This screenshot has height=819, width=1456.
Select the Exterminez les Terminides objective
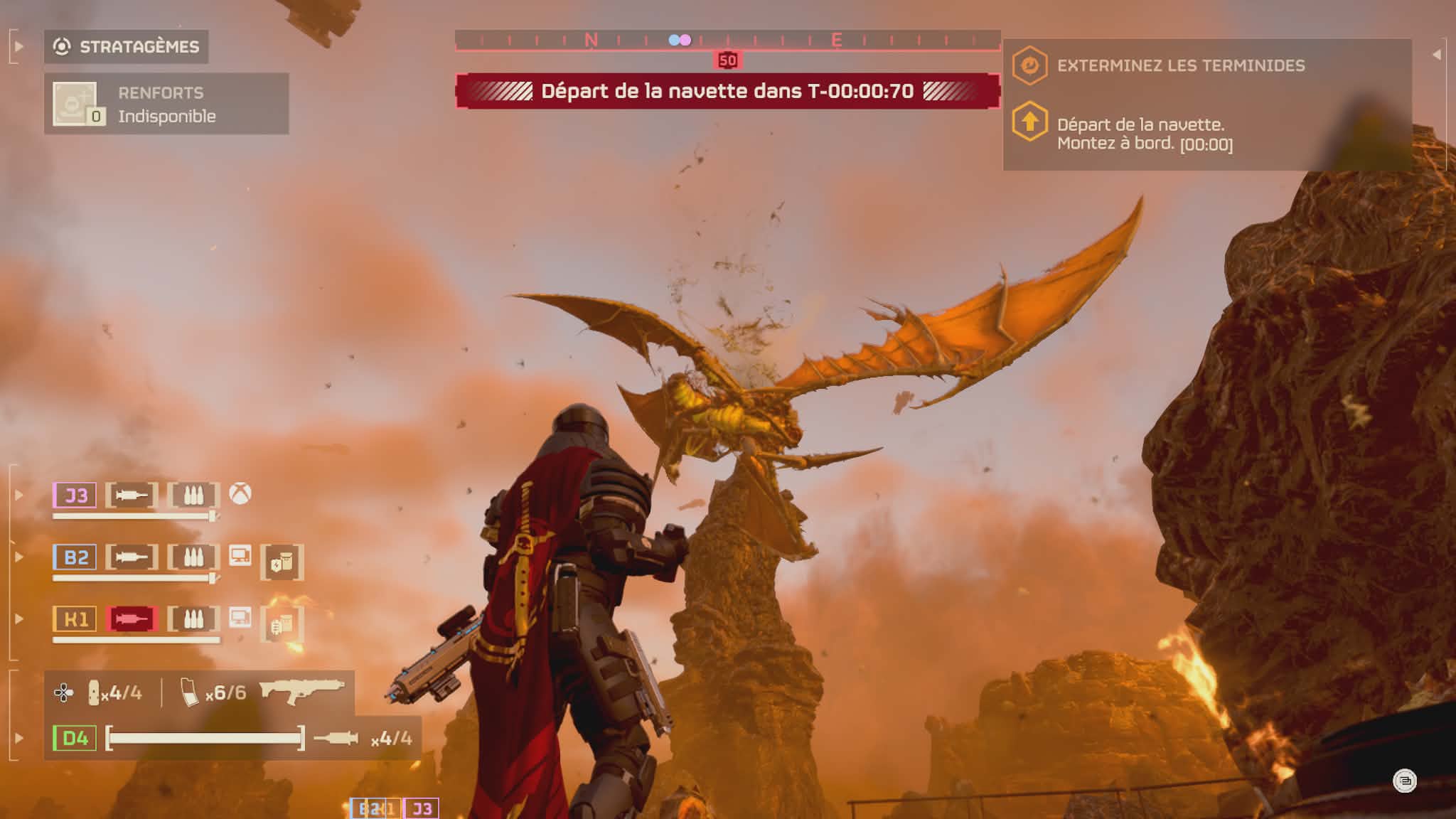[x=1180, y=65]
